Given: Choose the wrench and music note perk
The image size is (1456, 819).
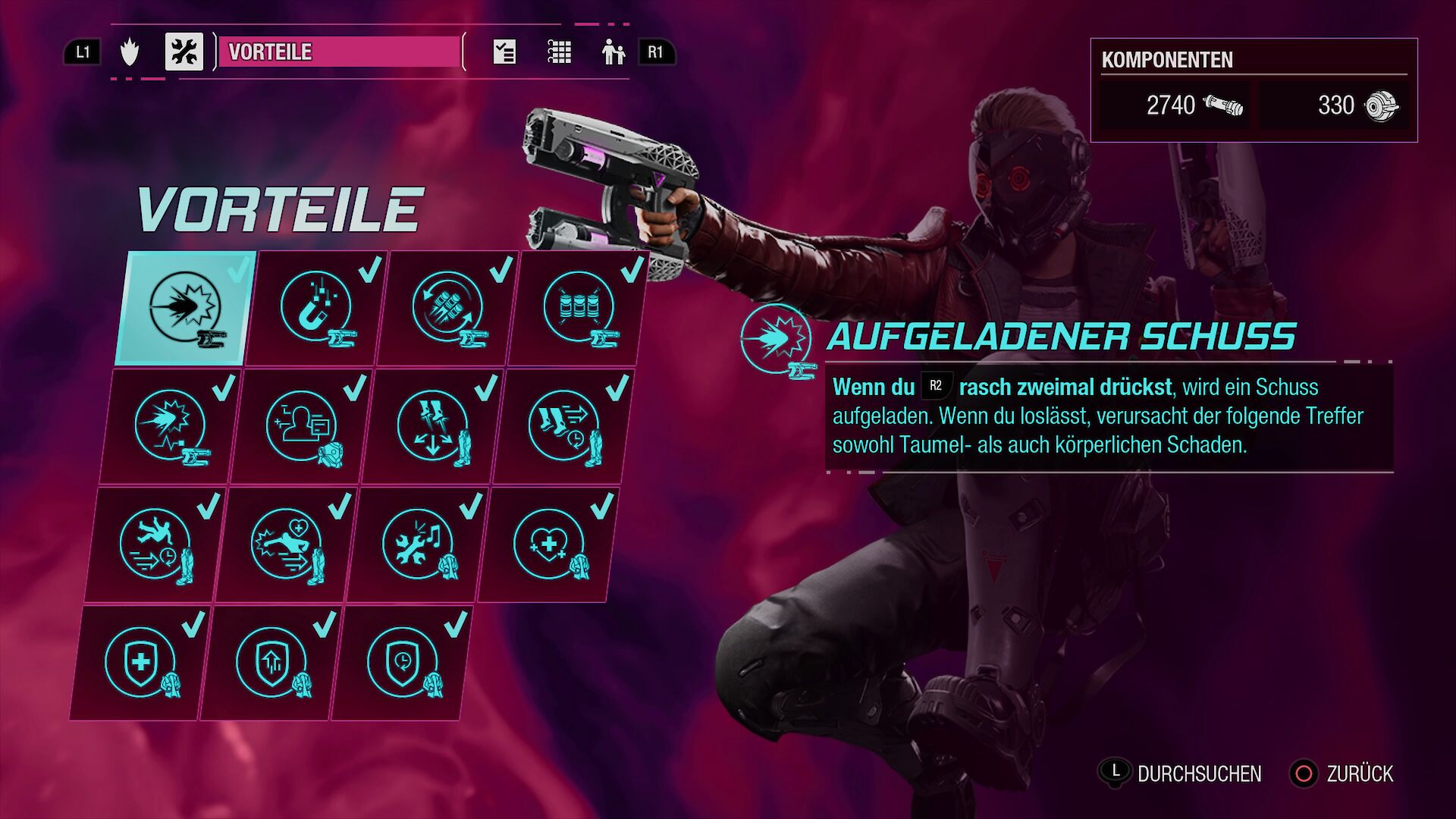Looking at the screenshot, I should tap(417, 544).
